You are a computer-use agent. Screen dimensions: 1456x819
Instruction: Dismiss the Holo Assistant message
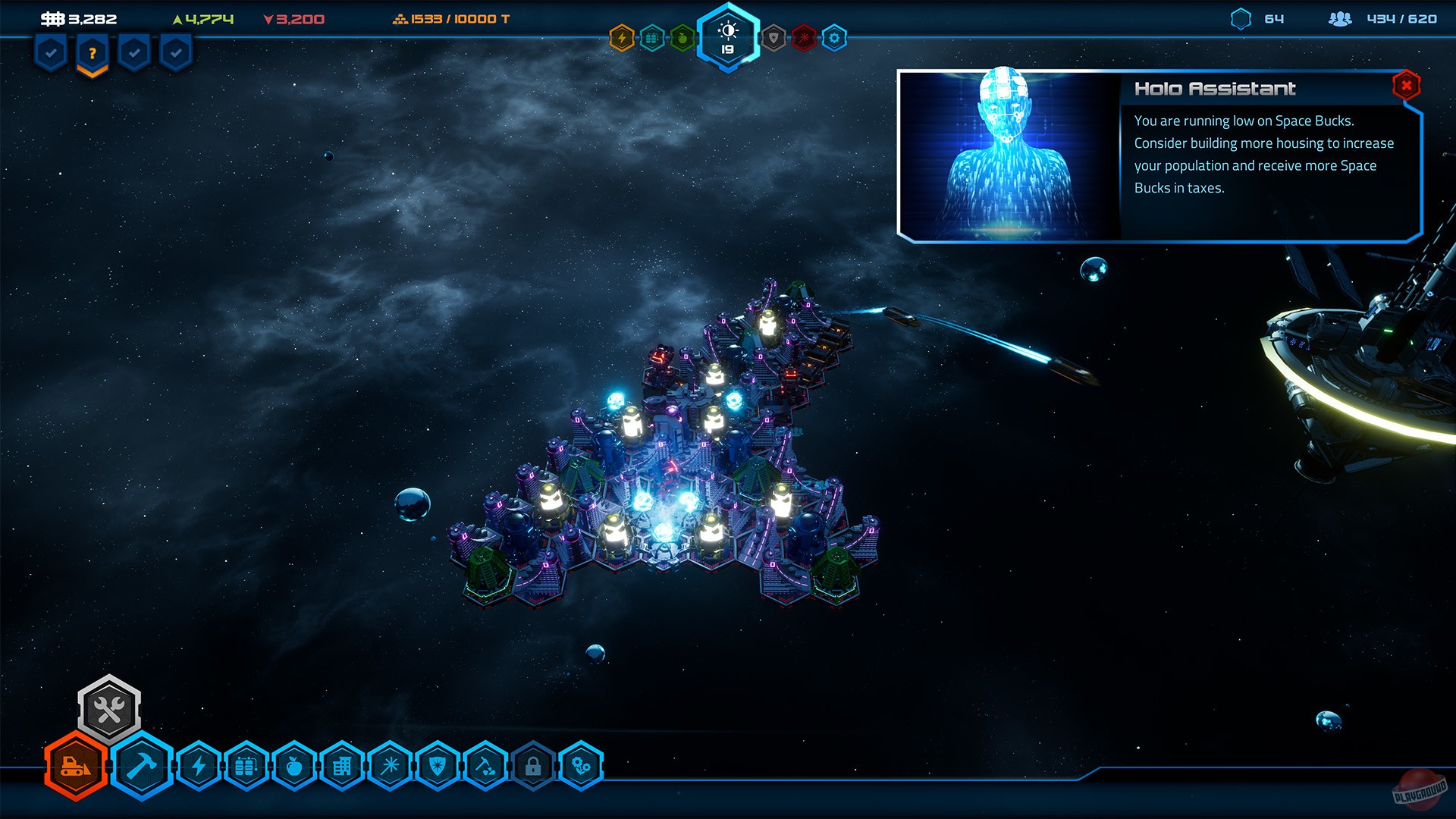coord(1406,86)
